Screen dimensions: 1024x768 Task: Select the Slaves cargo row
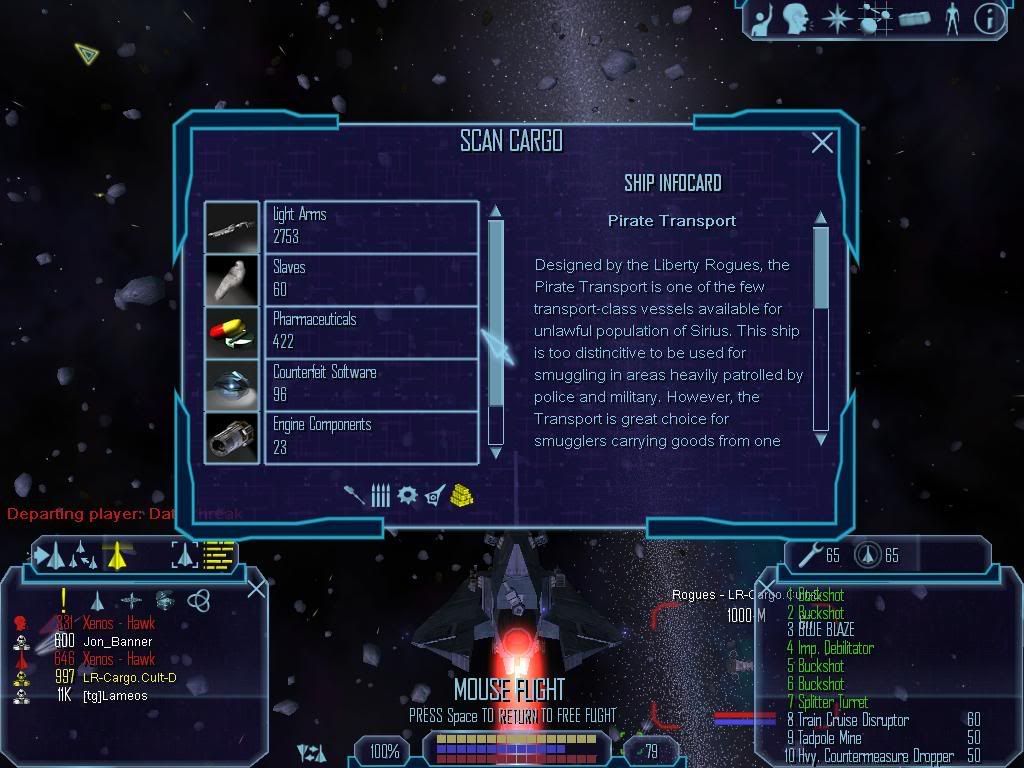[x=371, y=279]
